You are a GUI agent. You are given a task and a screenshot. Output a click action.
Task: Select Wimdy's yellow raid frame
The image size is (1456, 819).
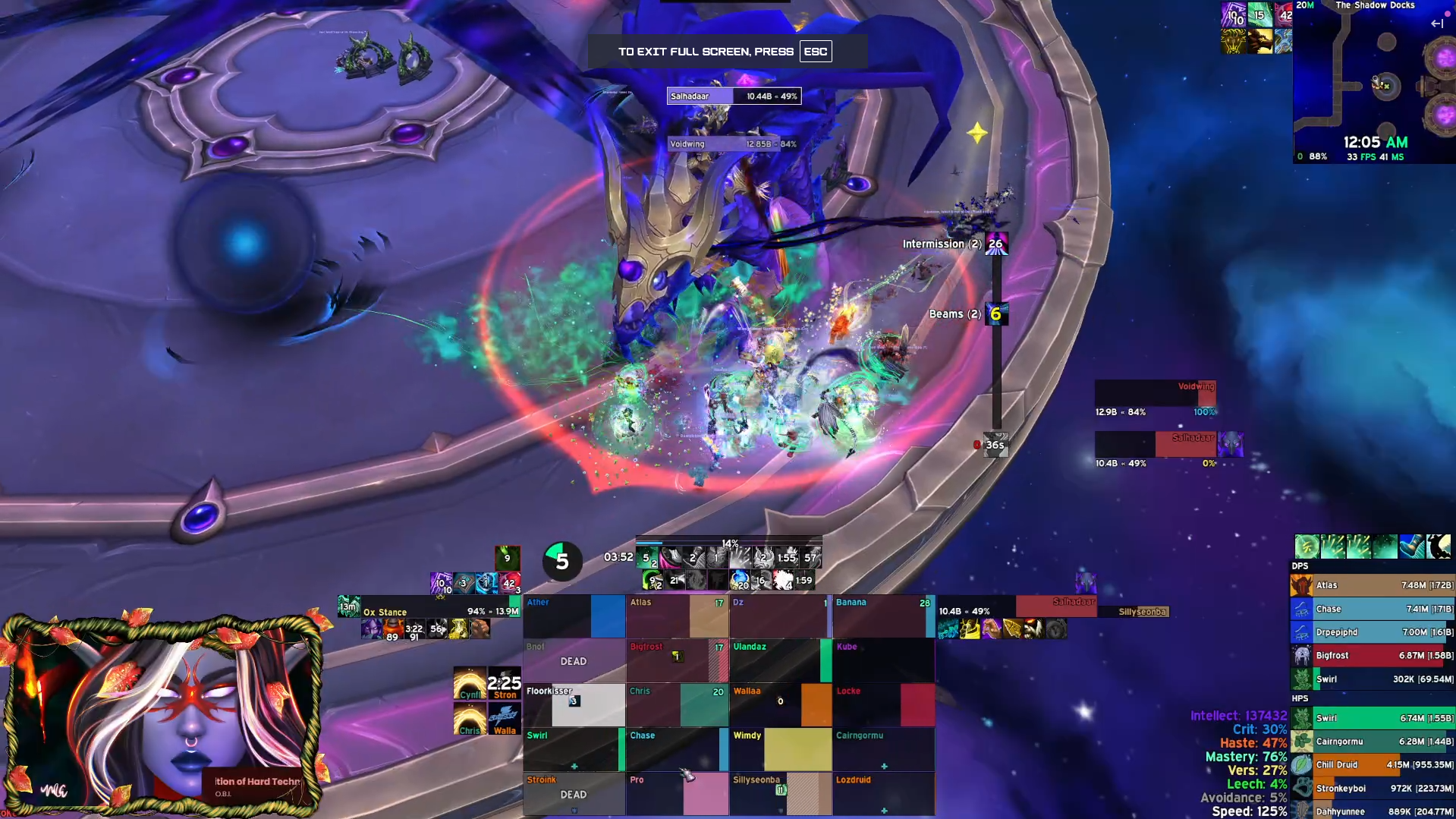click(x=781, y=749)
